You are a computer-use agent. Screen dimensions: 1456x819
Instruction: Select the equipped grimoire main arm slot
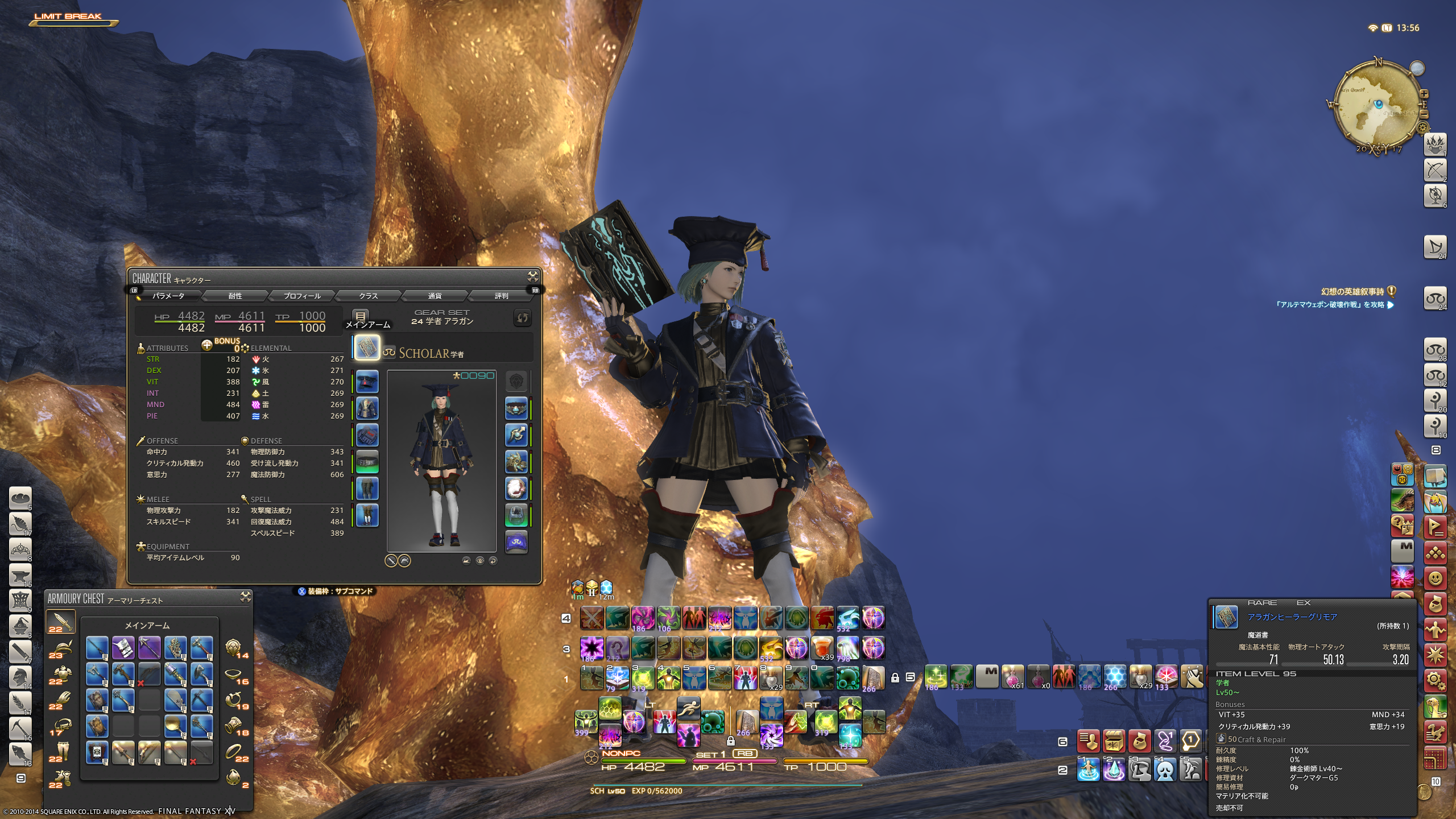pyautogui.click(x=367, y=347)
